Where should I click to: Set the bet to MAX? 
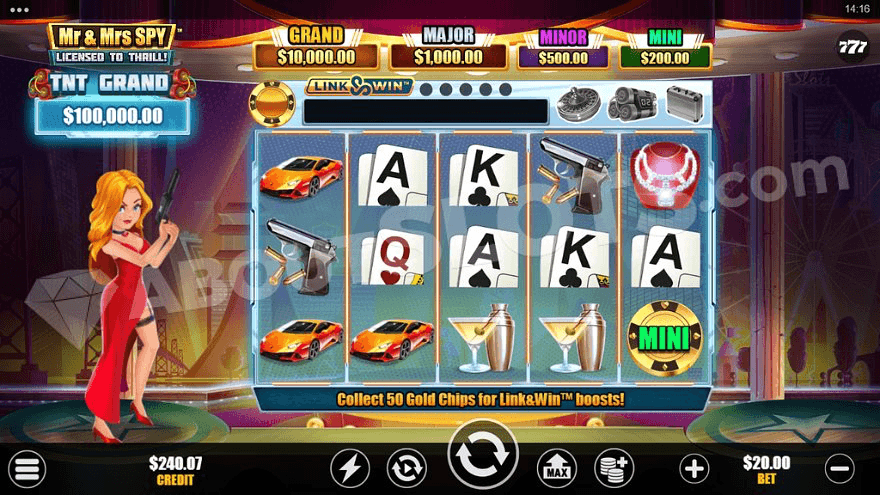point(557,467)
